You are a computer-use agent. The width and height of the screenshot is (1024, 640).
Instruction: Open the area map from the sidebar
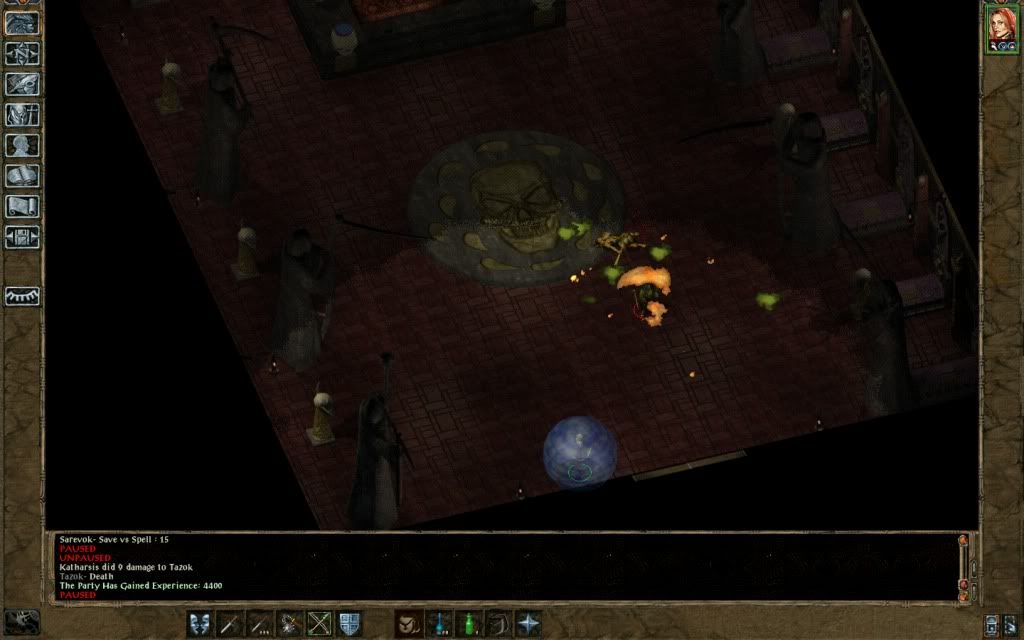(22, 53)
